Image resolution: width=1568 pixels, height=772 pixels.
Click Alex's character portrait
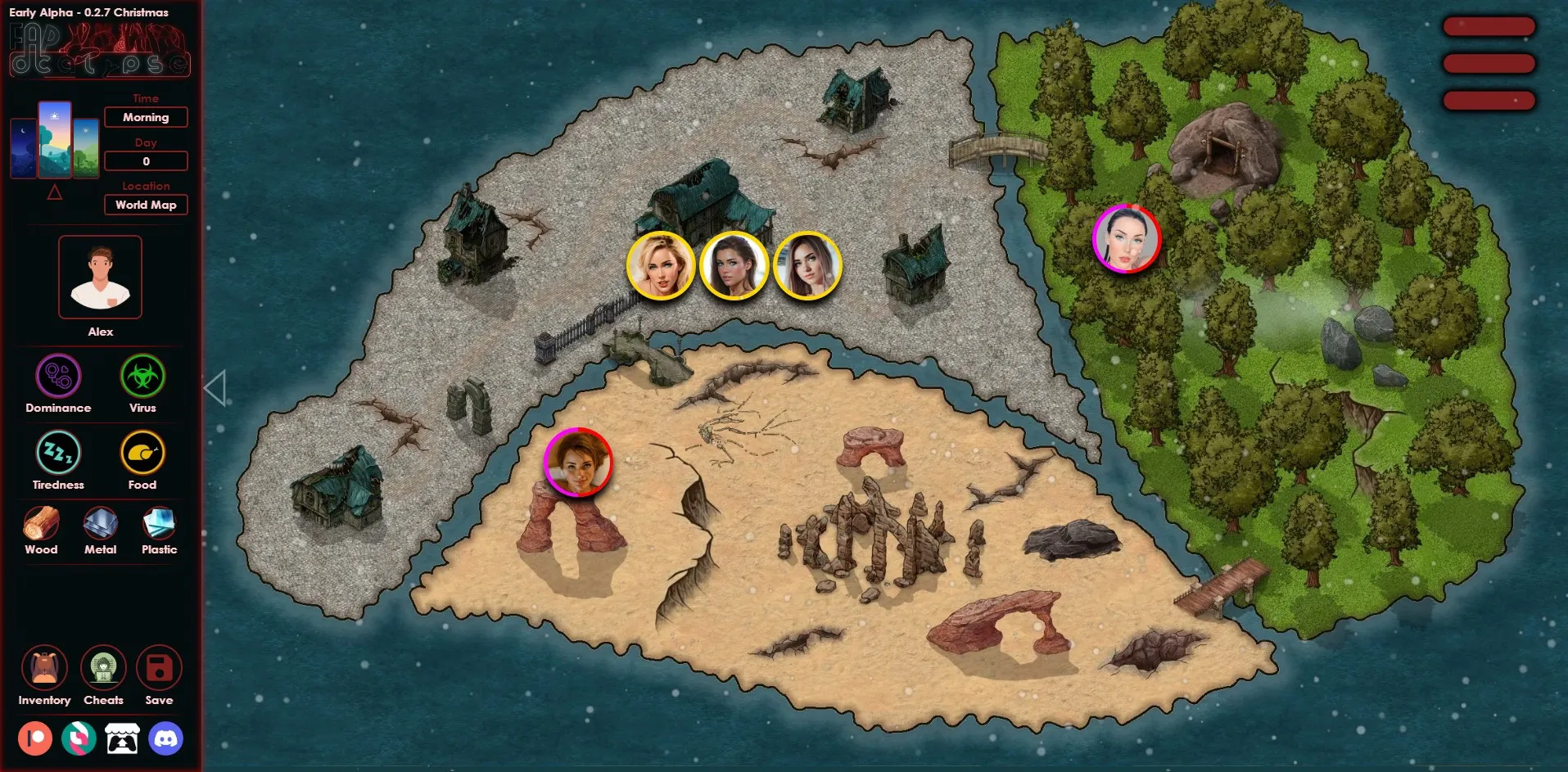coord(100,277)
